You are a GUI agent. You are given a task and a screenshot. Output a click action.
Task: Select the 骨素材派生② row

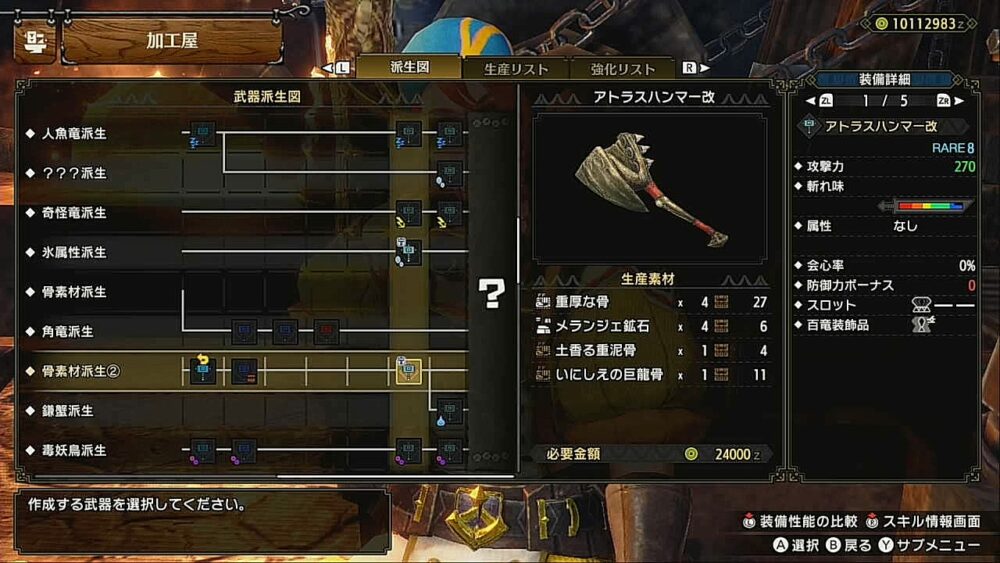point(81,371)
